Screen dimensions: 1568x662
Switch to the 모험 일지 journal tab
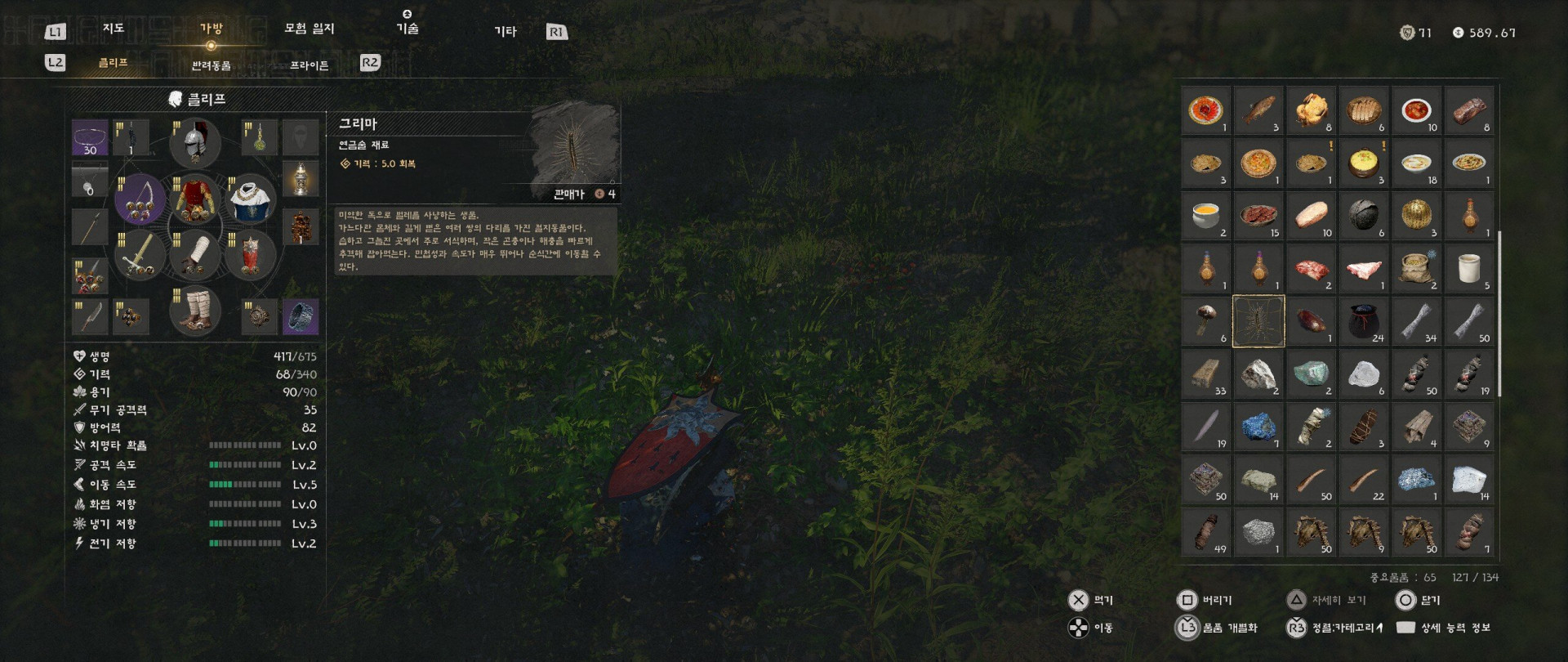tap(309, 29)
